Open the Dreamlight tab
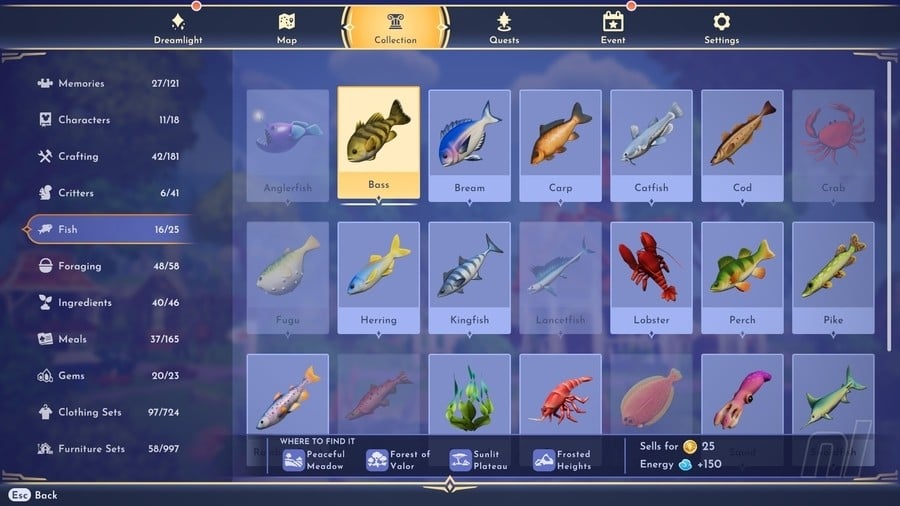The width and height of the screenshot is (900, 506). 178,27
